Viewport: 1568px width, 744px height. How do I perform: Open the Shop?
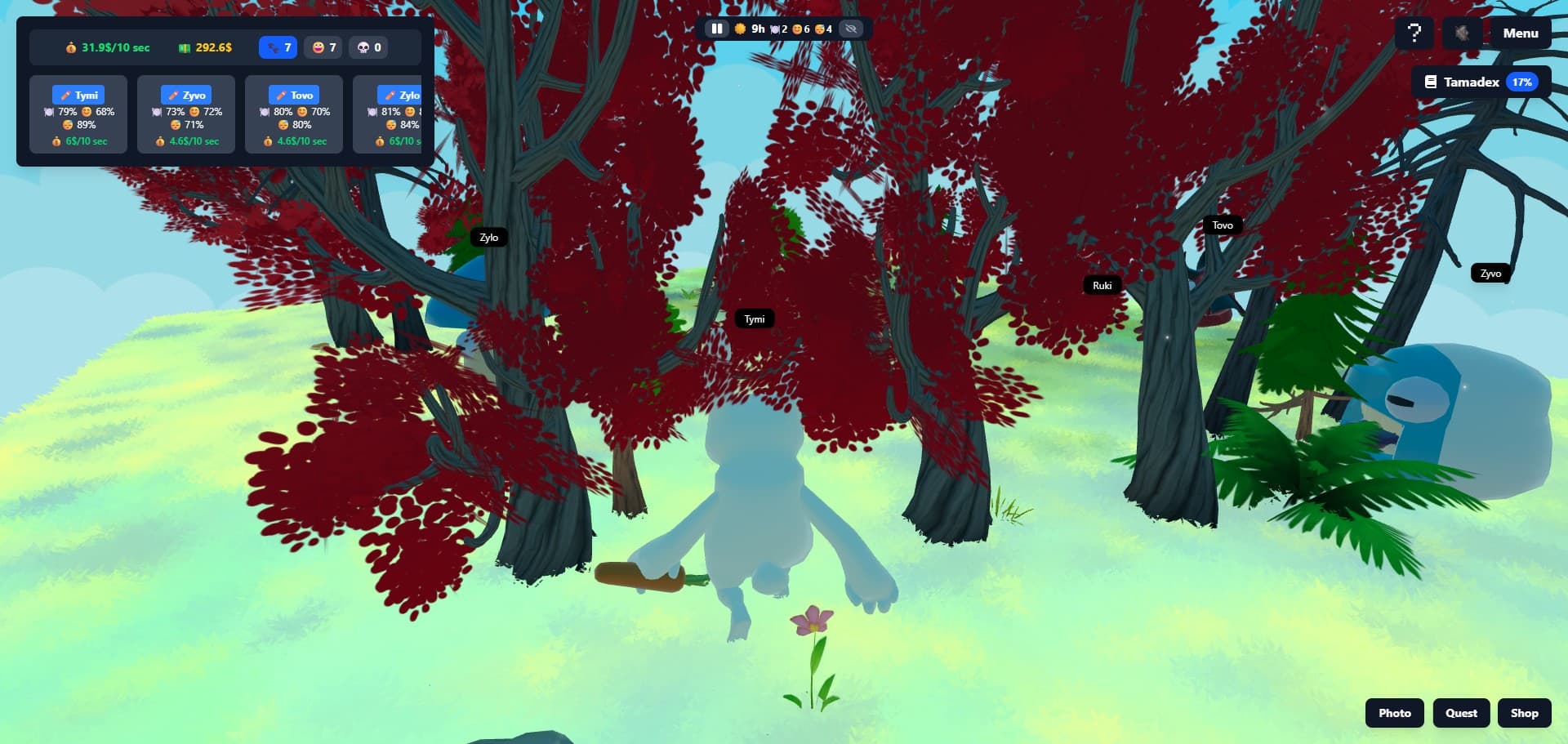[1524, 713]
